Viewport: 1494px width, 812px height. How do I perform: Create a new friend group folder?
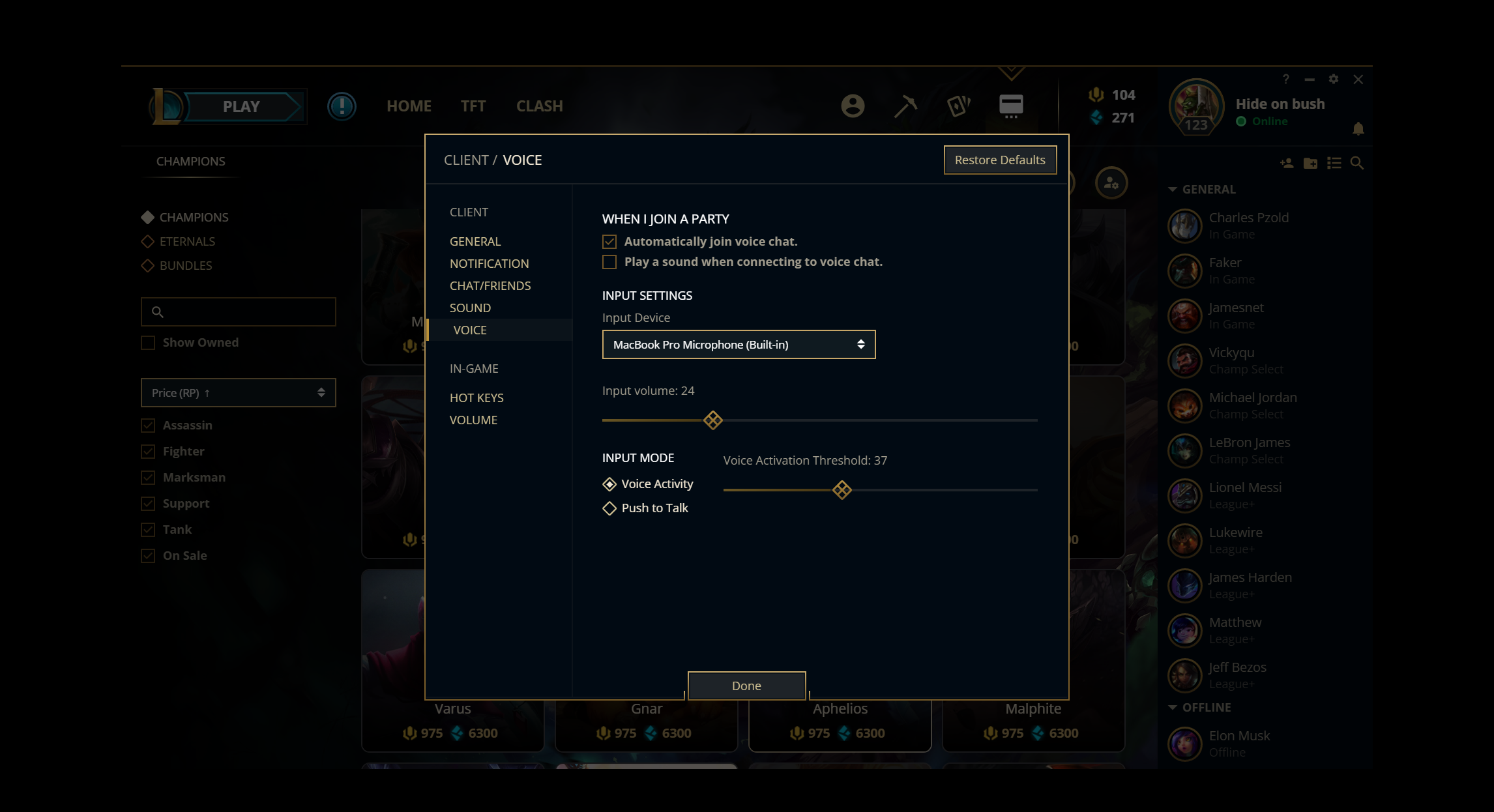point(1310,164)
